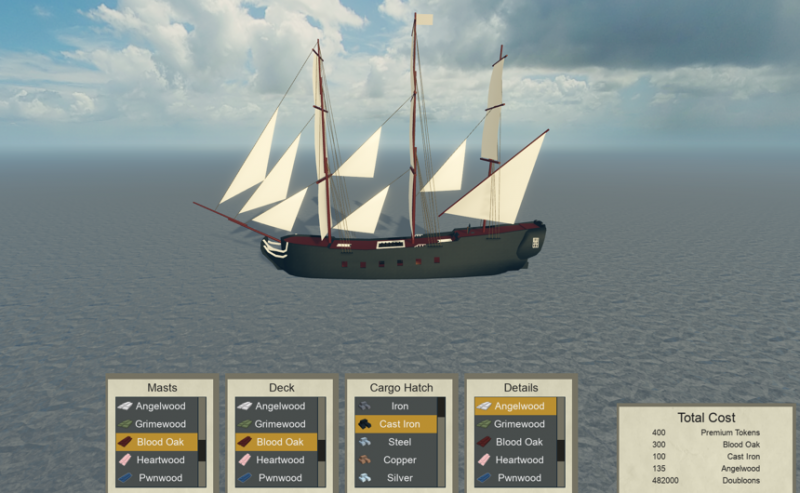Select Angelwood for the Masts
This screenshot has width=800, height=493.
pos(156,406)
